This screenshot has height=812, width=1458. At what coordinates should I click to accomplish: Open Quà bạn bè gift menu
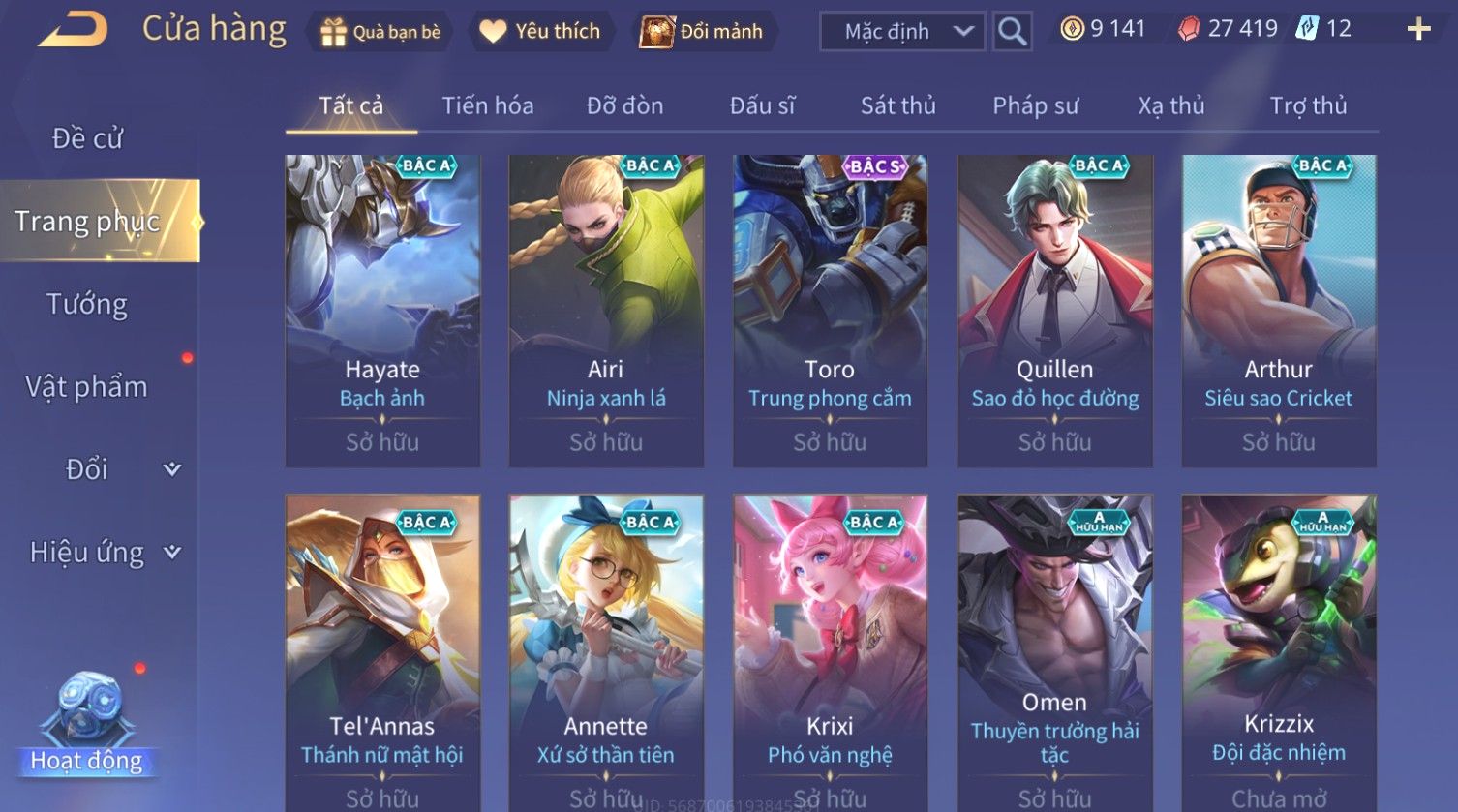[x=380, y=32]
